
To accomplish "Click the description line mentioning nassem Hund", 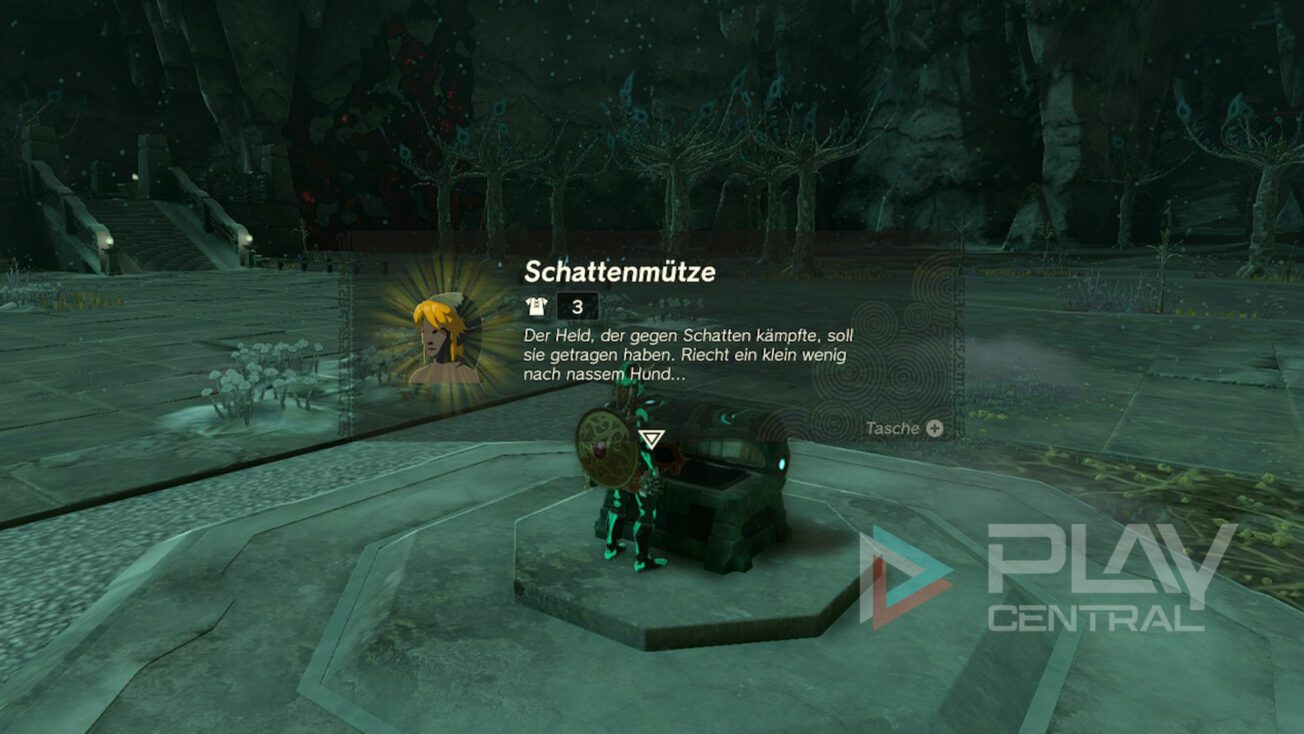I will (x=600, y=377).
